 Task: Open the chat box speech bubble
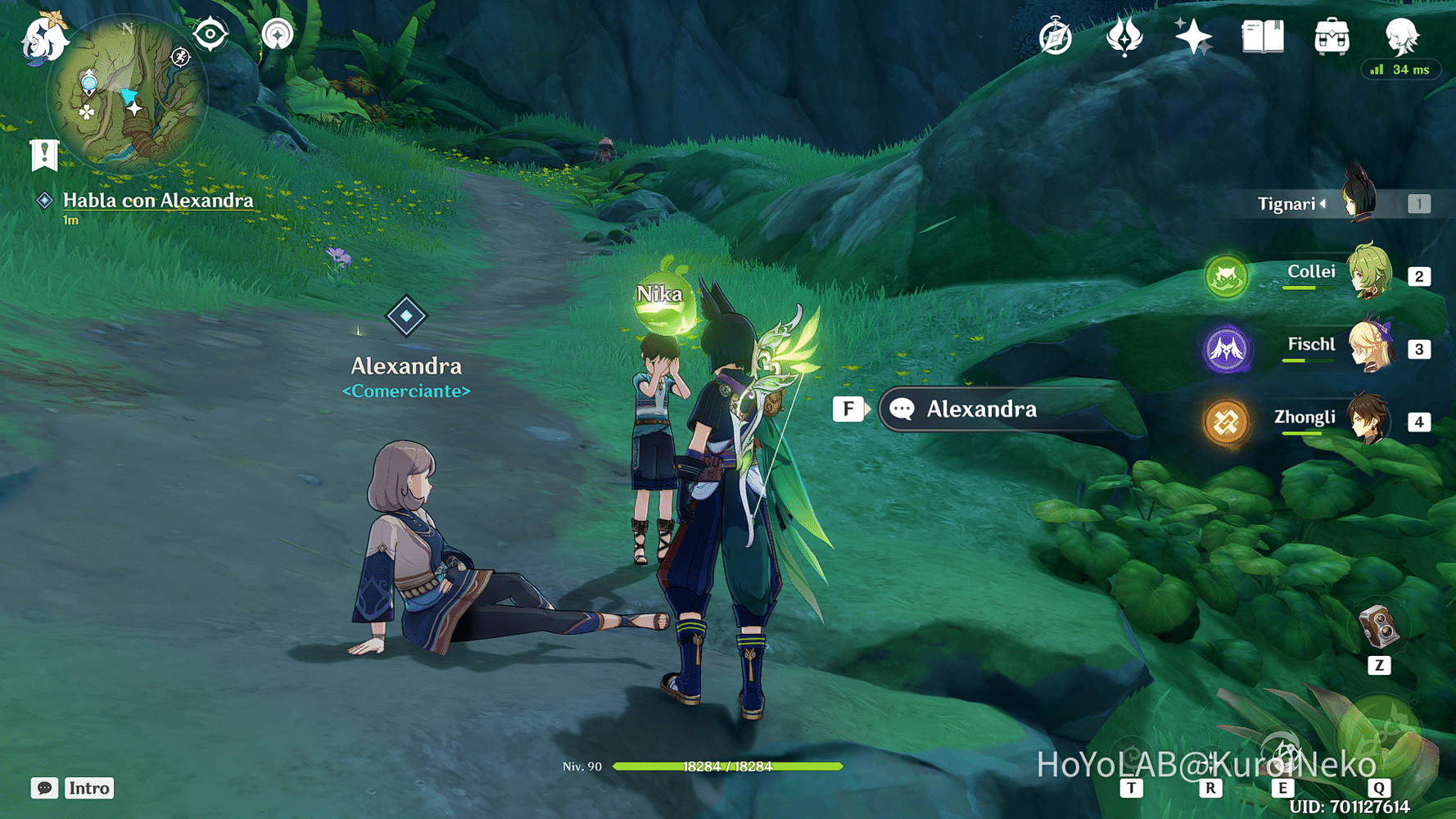pos(44,788)
